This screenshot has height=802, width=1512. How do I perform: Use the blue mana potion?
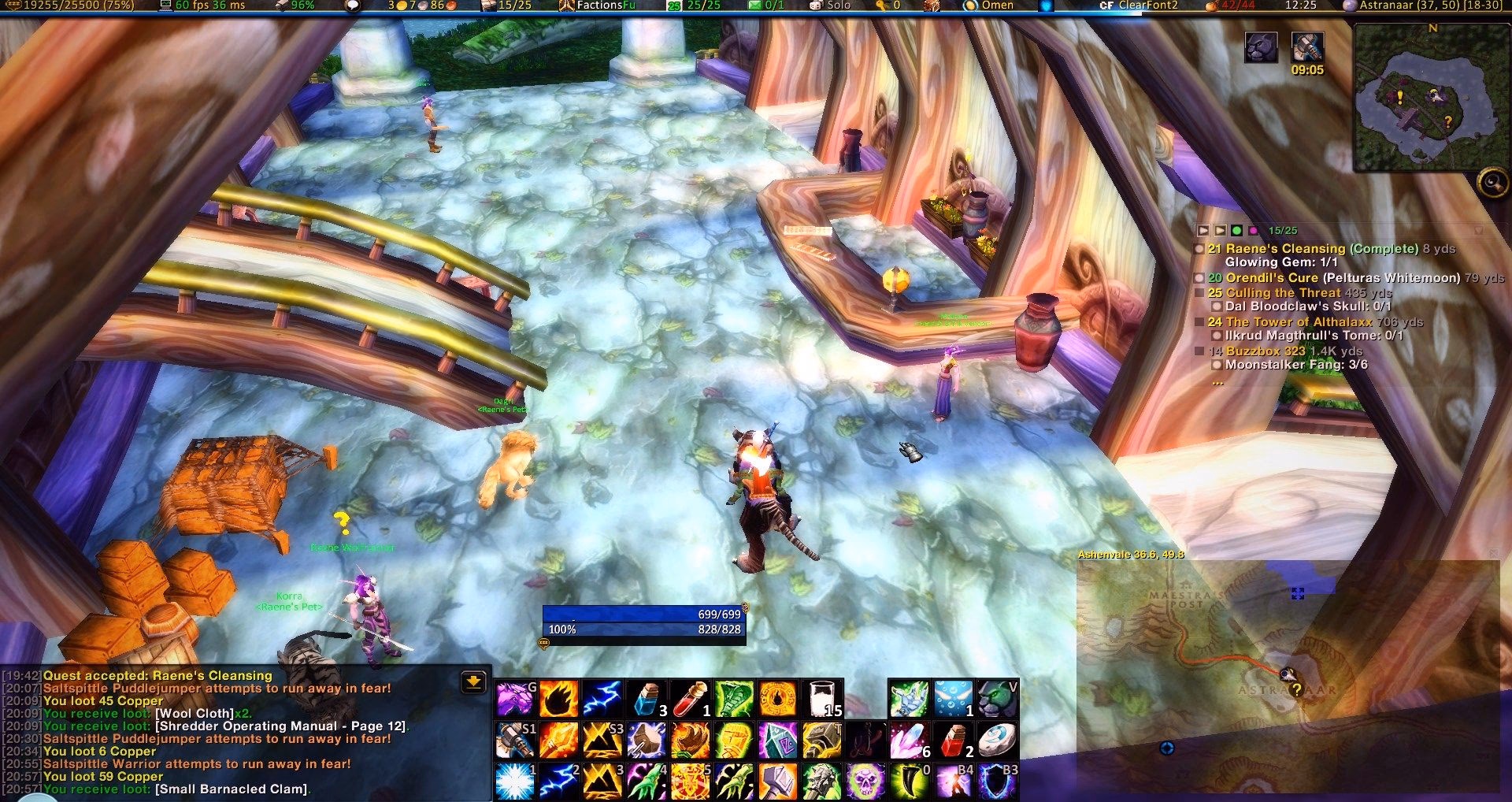click(x=645, y=699)
